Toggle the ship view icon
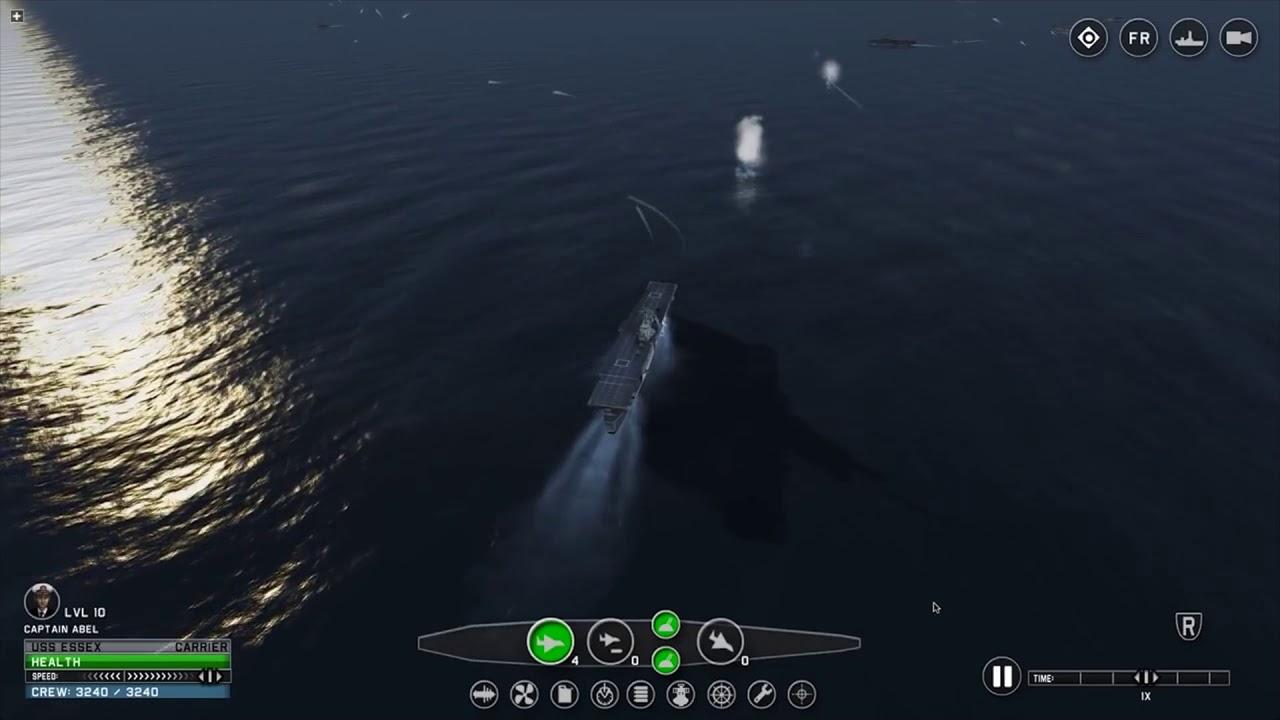The width and height of the screenshot is (1280, 720). coord(1188,37)
